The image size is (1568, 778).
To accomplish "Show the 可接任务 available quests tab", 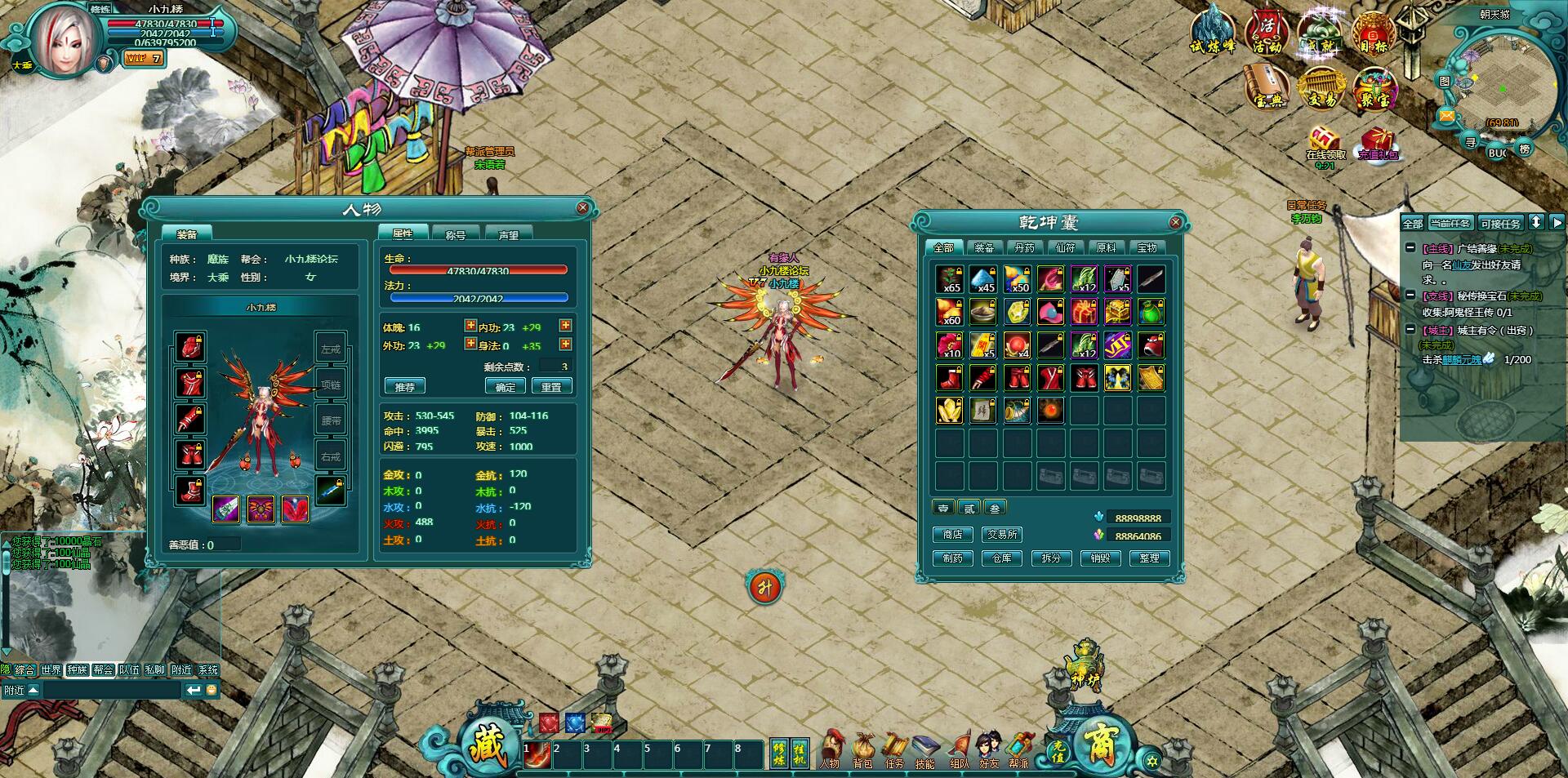I will (1500, 223).
